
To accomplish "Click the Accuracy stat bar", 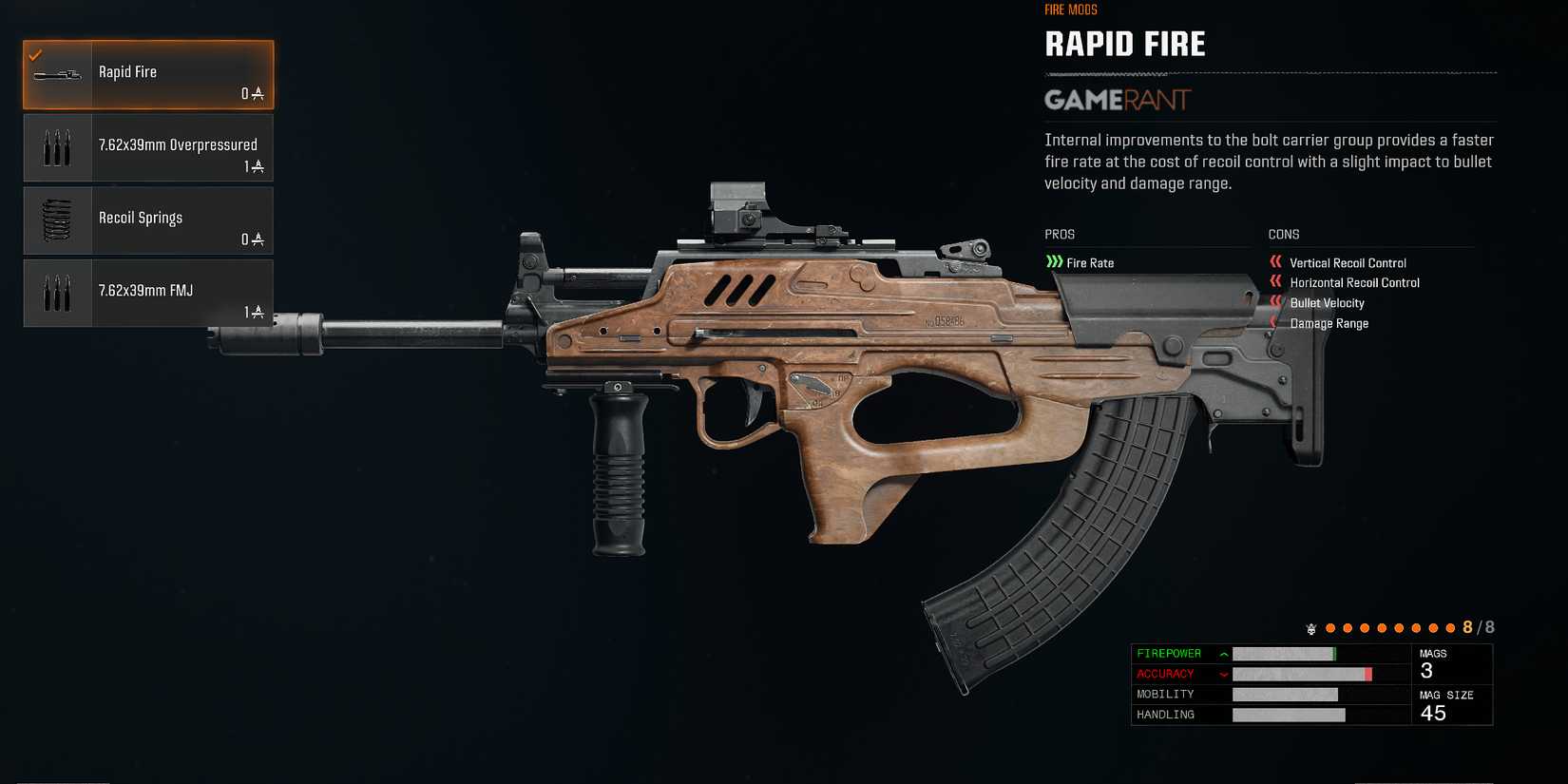I will 1302,674.
